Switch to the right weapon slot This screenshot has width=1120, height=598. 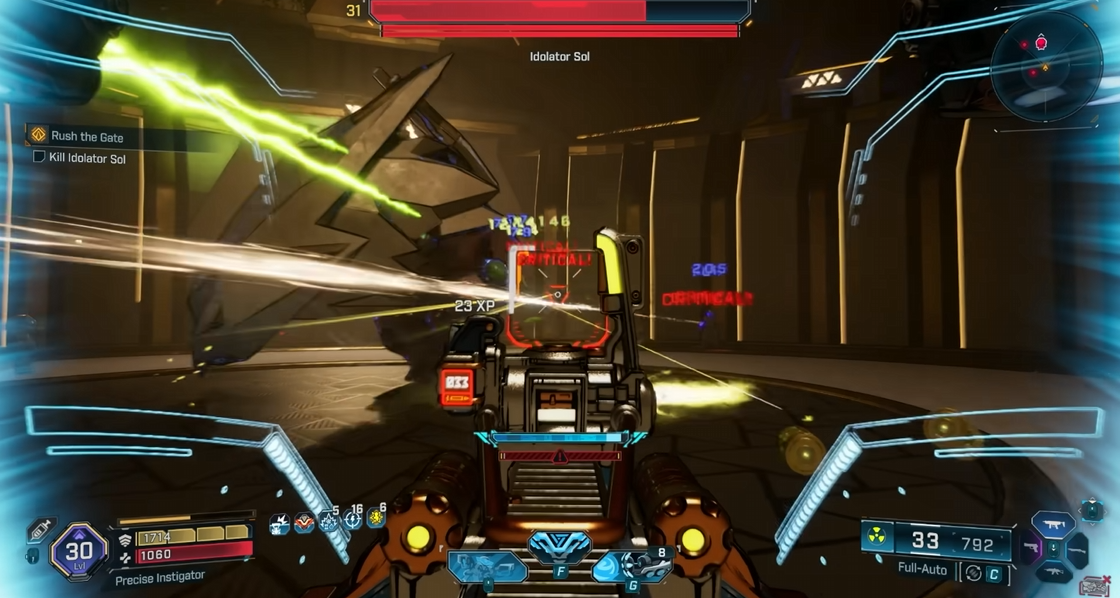[1078, 549]
